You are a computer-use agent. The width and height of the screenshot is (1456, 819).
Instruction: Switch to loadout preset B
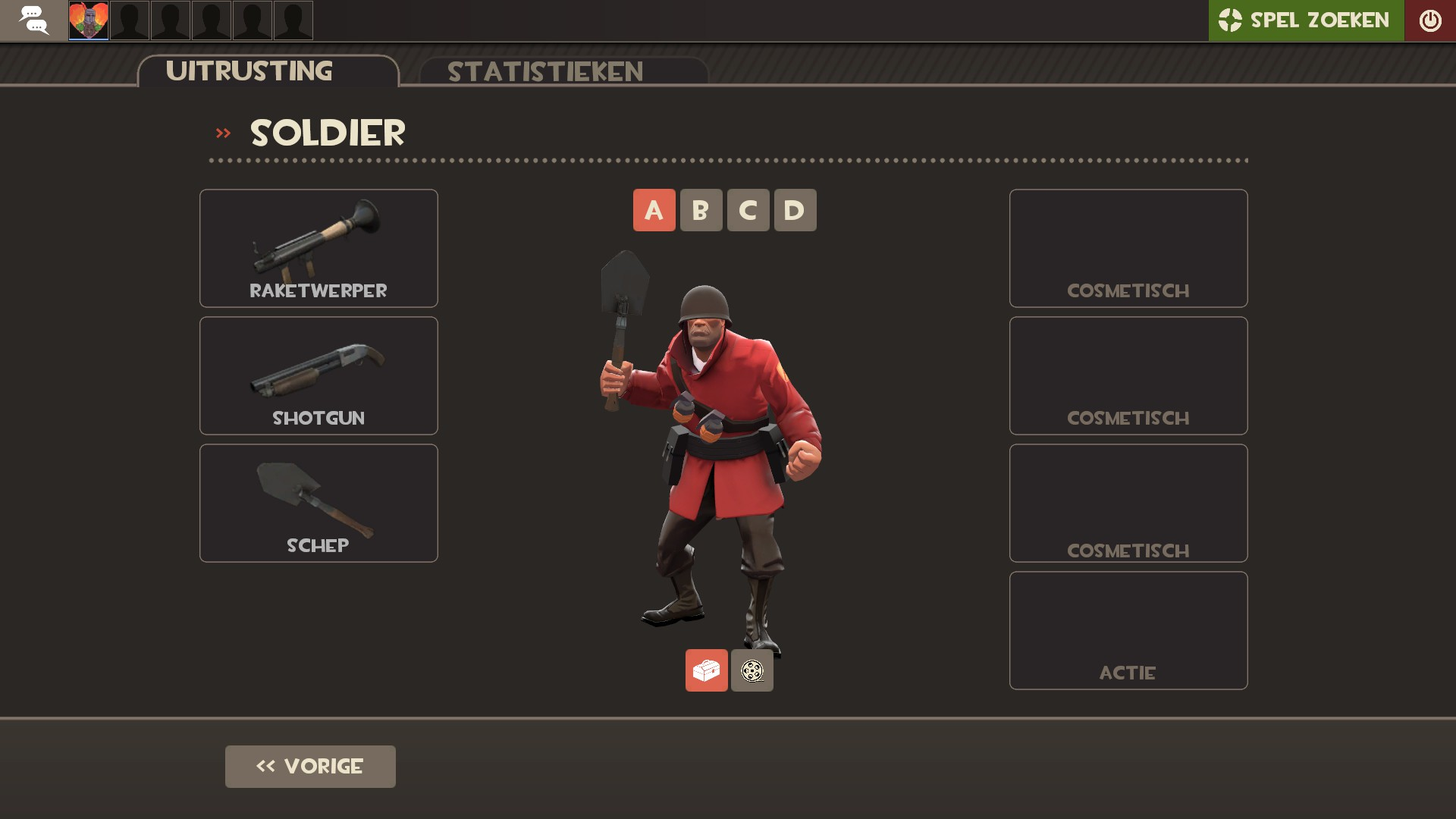pos(701,210)
